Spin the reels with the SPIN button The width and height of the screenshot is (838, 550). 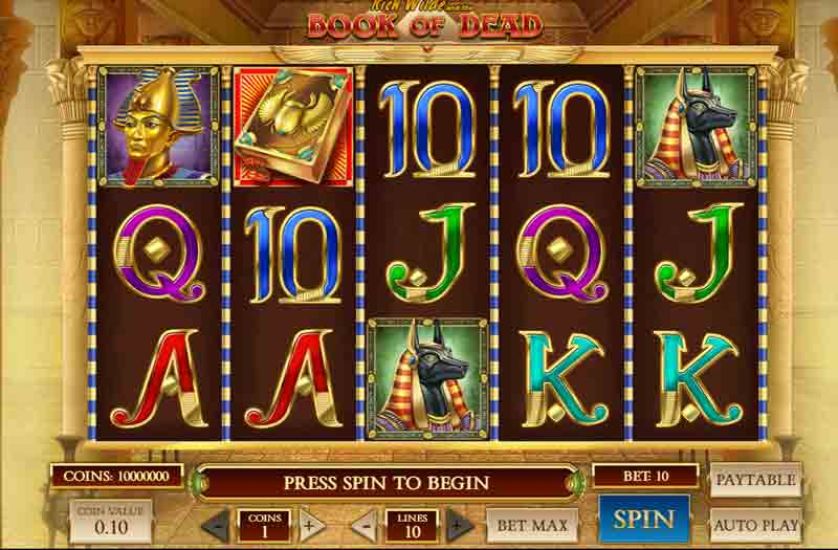pos(643,519)
